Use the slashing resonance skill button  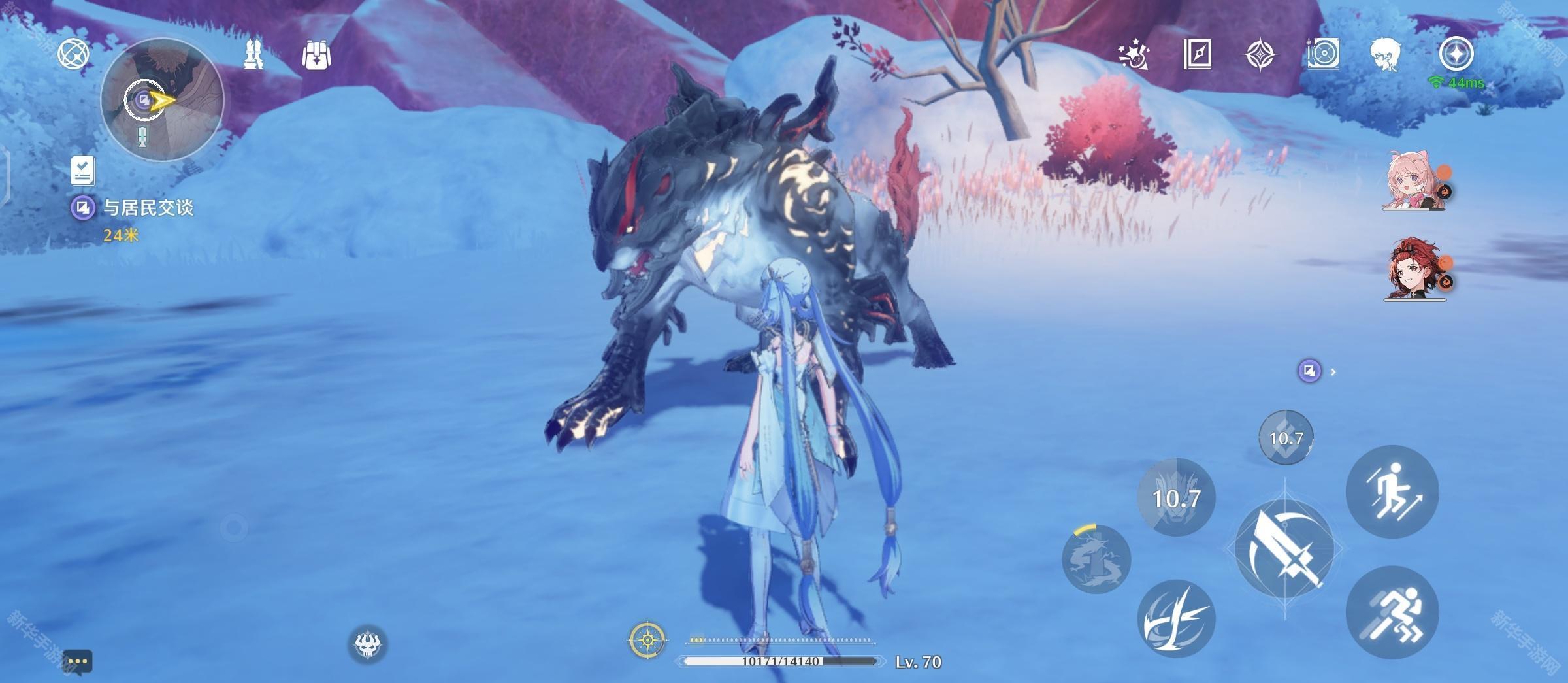[1176, 619]
